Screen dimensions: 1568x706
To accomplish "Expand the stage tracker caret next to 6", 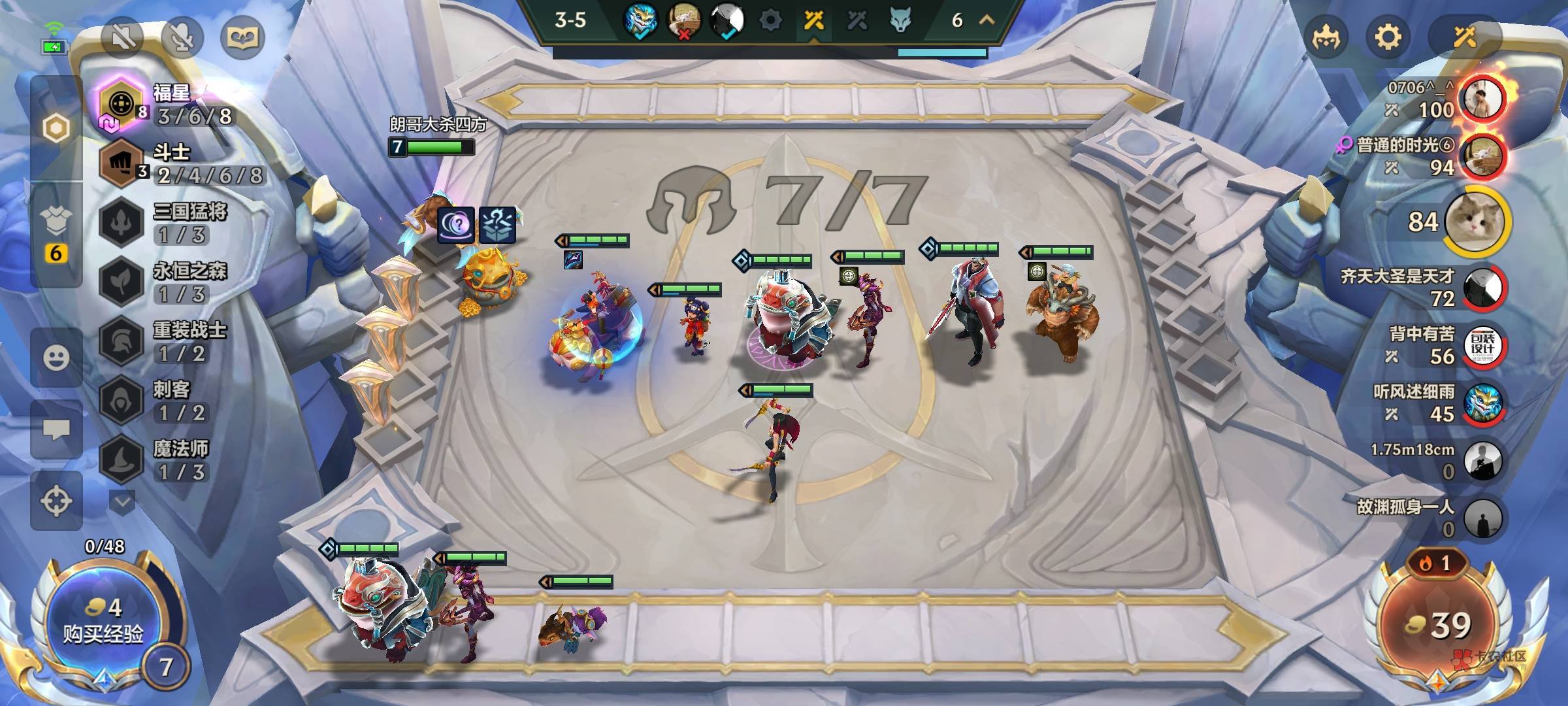I will click(987, 20).
